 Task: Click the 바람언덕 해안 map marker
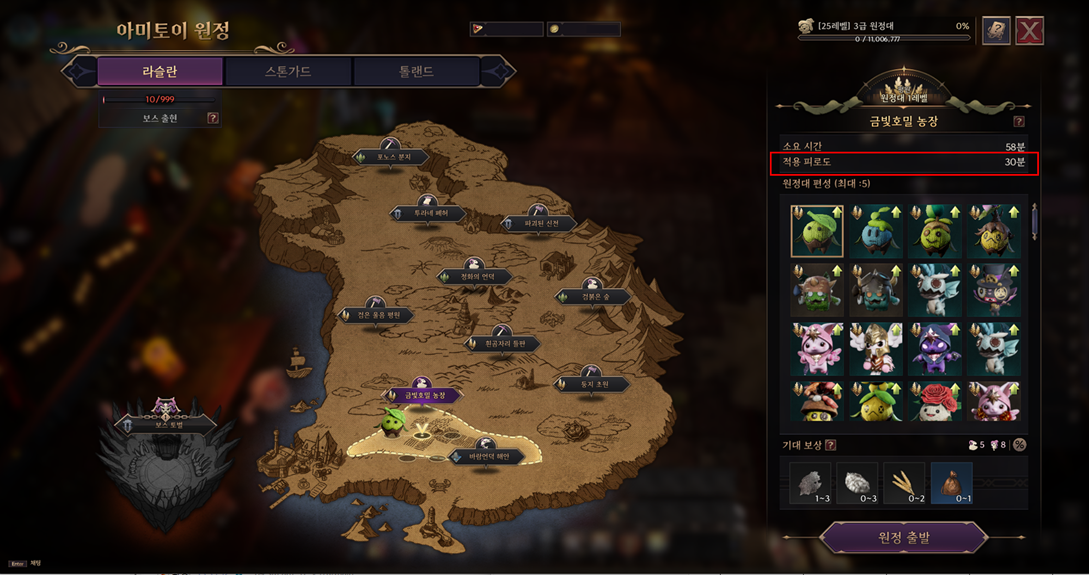[488, 456]
